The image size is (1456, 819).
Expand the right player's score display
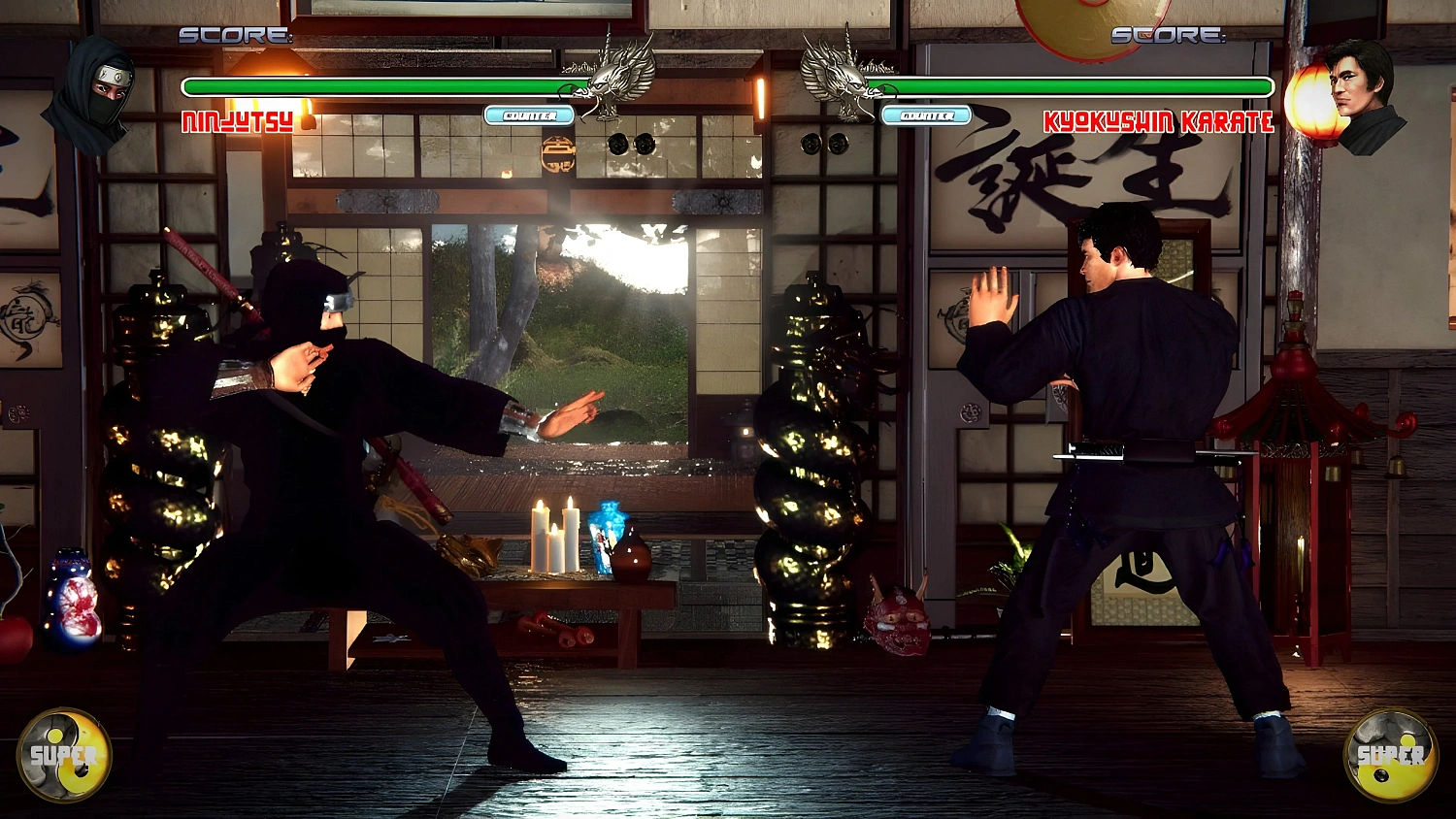(1166, 36)
